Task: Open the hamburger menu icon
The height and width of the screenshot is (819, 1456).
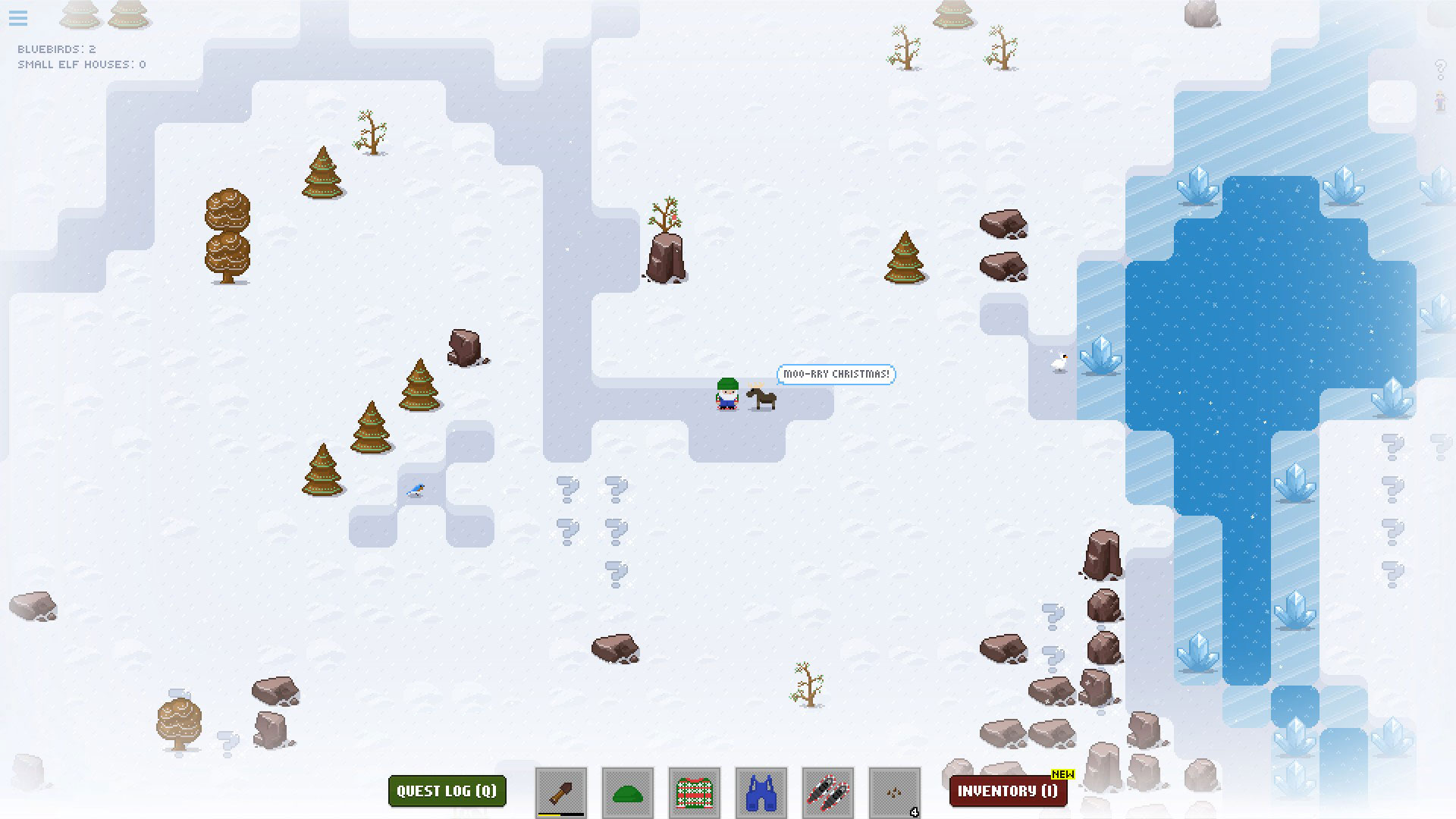Action: (18, 17)
